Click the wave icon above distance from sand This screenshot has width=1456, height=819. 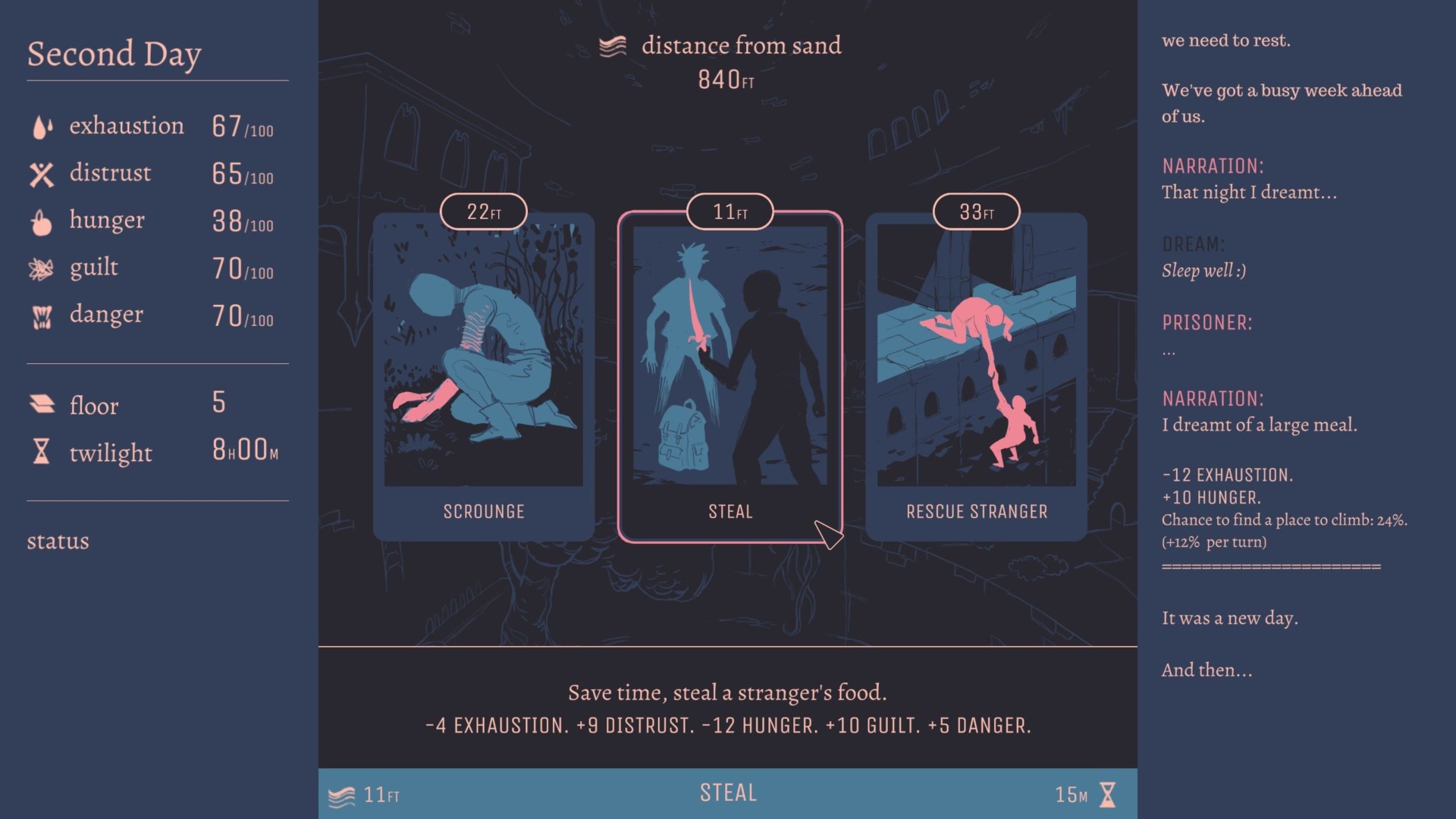coord(611,45)
